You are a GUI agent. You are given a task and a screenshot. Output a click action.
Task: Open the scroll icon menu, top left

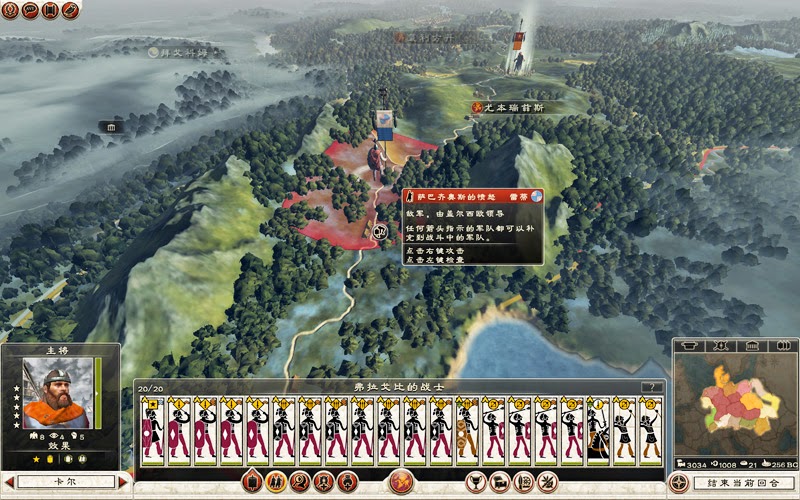(x=50, y=10)
